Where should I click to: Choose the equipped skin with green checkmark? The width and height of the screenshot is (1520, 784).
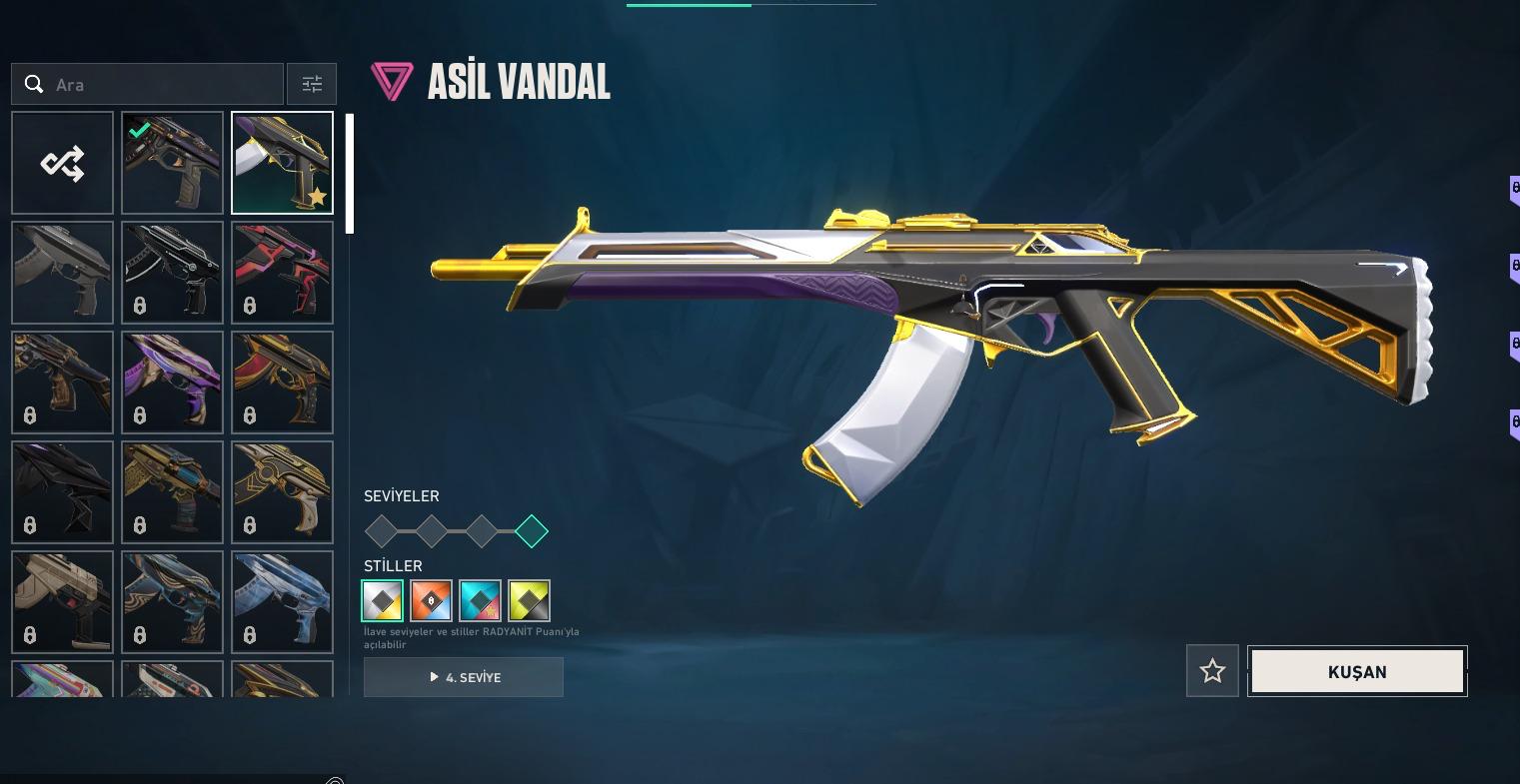(x=172, y=163)
